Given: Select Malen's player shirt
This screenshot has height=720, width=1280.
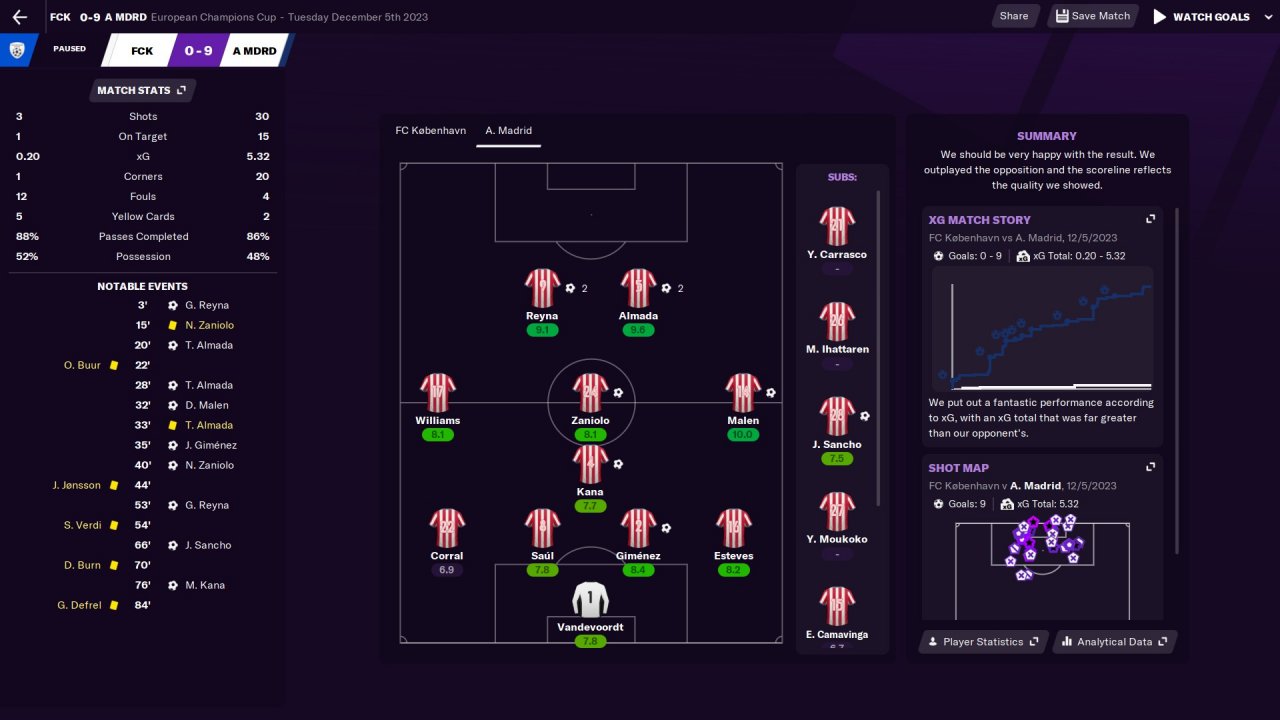Looking at the screenshot, I should click(x=743, y=393).
